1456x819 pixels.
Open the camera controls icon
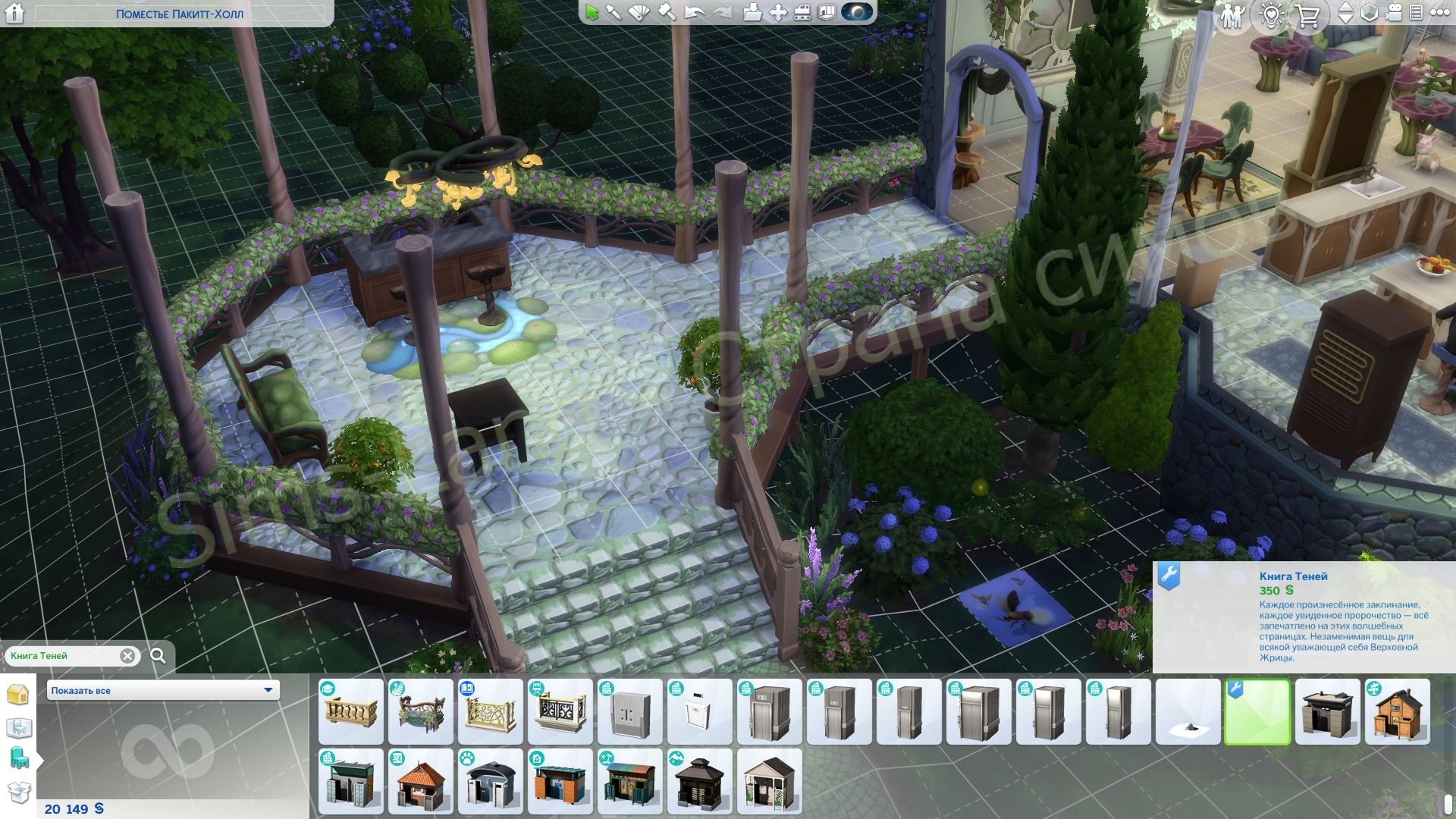coord(1394,13)
